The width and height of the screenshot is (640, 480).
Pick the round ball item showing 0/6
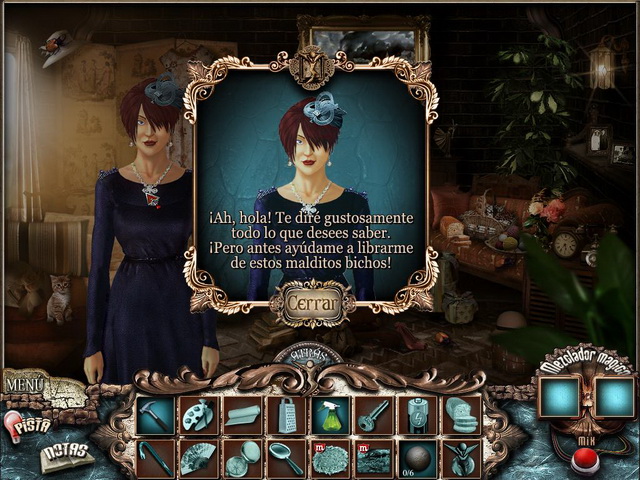(419, 457)
